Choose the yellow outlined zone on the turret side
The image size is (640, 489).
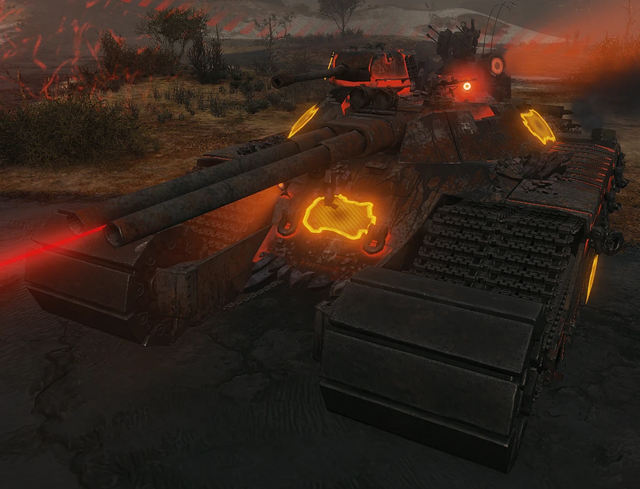(537, 126)
